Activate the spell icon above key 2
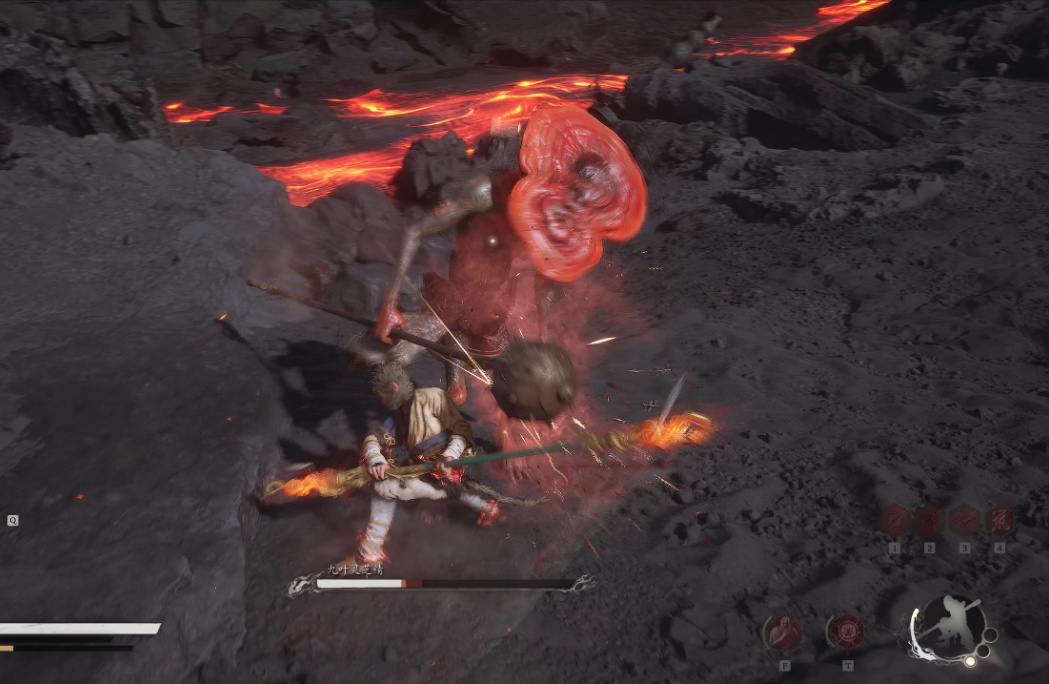This screenshot has width=1049, height=684. [x=930, y=520]
